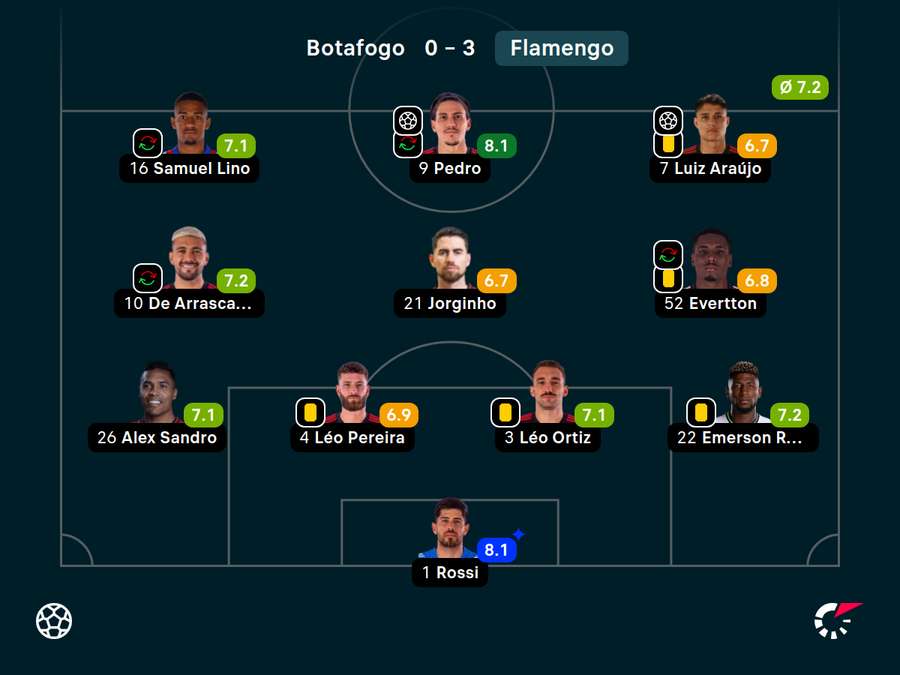Select Léo Pereira's portrait

[x=352, y=393]
